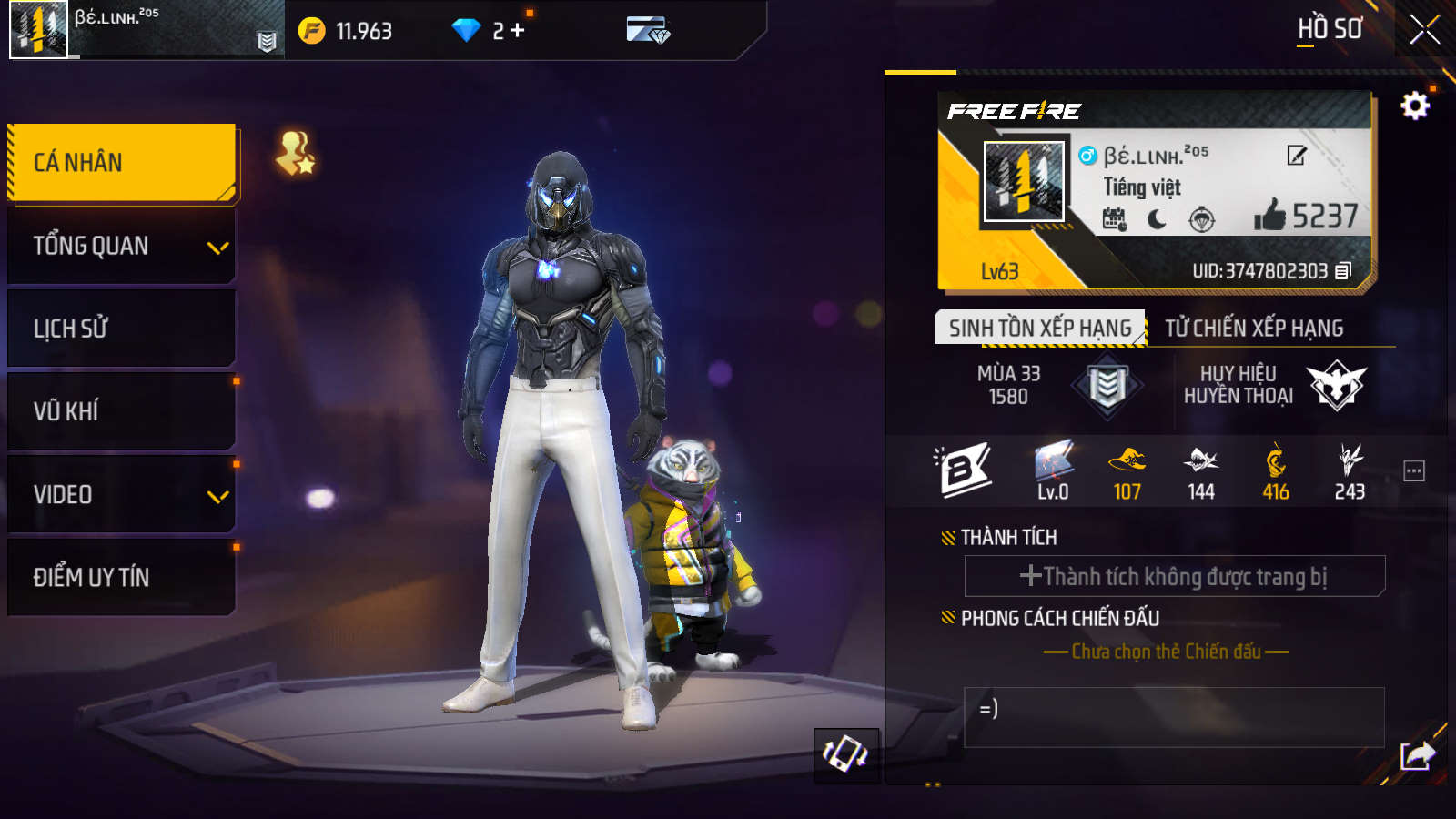Toggle the character rotate view button
The height and width of the screenshot is (819, 1456).
click(x=845, y=754)
